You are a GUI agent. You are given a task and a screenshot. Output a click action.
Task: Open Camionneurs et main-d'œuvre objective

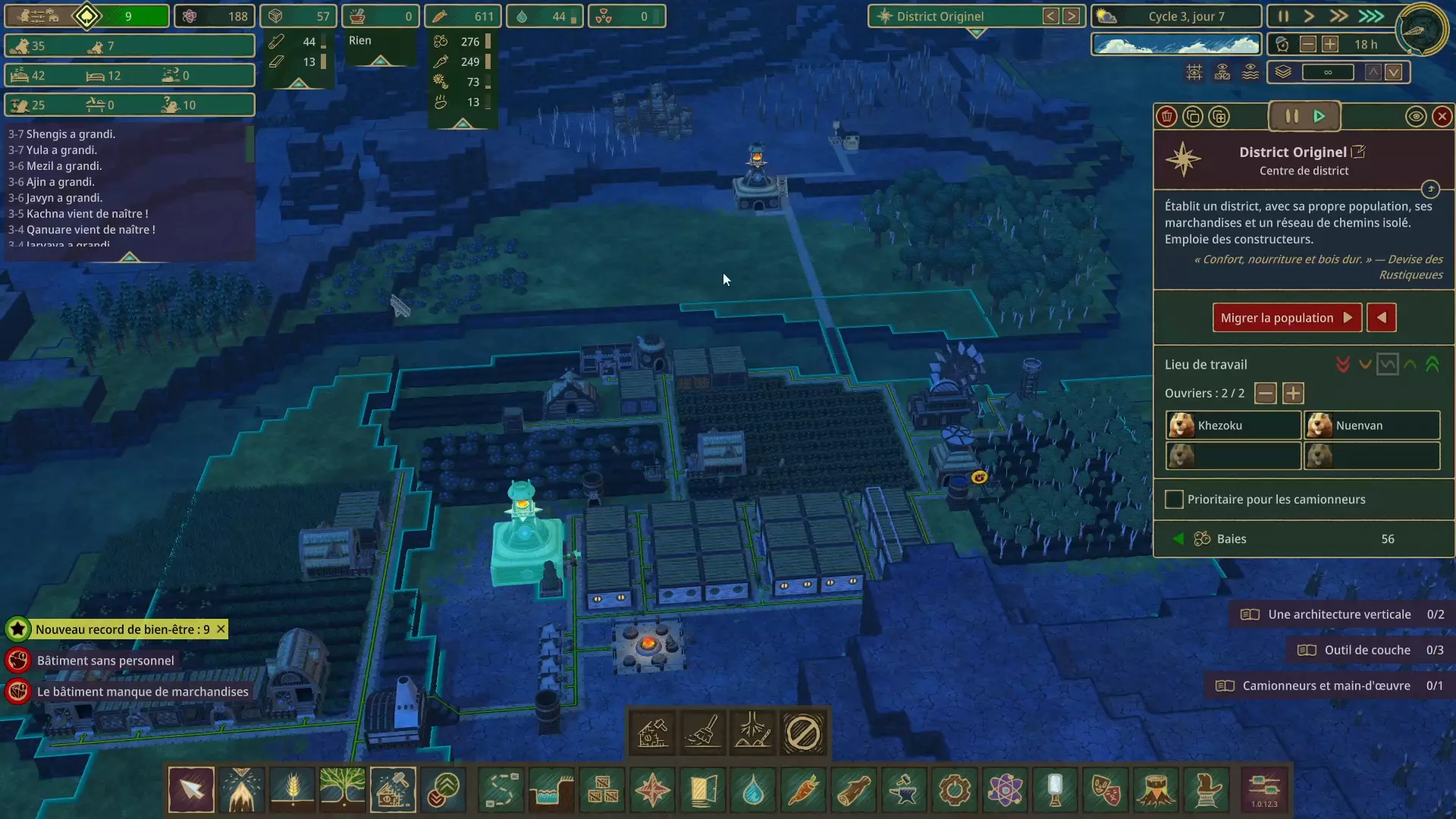(1326, 686)
